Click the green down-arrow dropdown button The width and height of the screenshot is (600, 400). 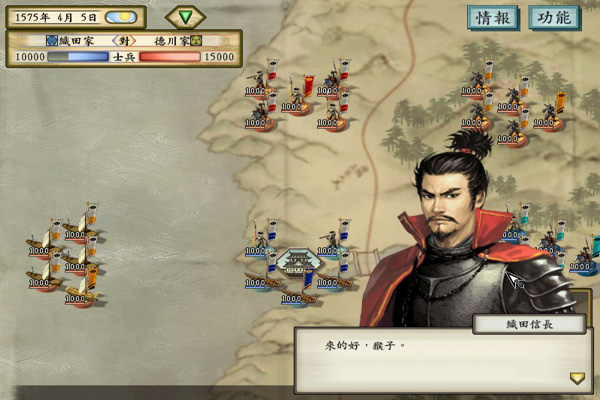coord(185,17)
